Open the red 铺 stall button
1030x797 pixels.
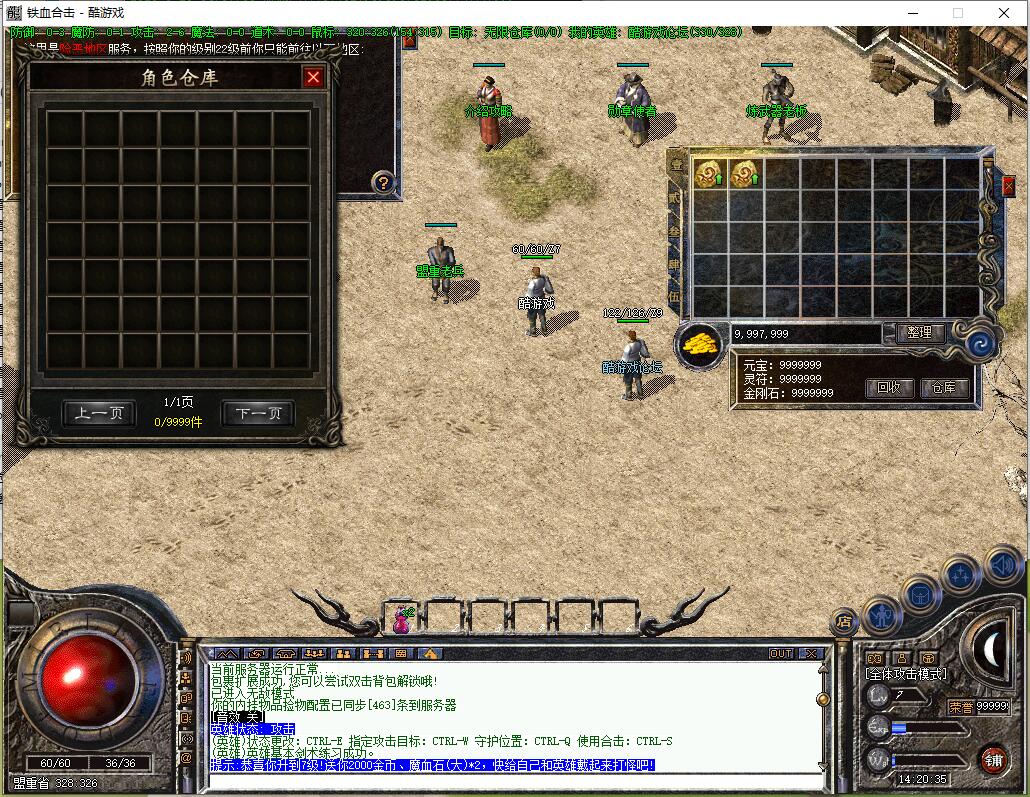pos(992,760)
